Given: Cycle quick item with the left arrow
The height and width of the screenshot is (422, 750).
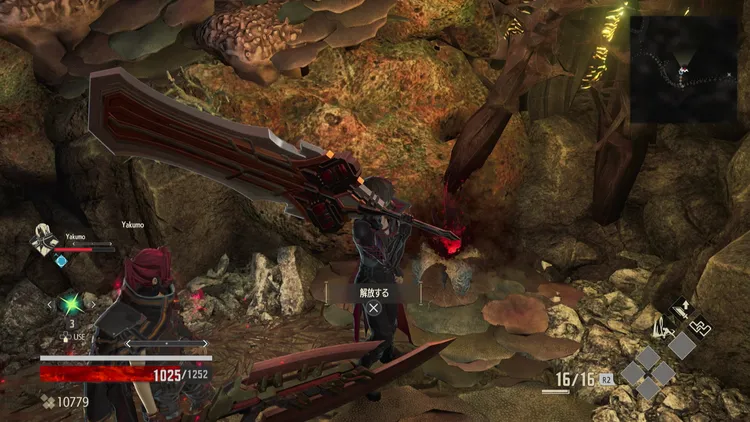Looking at the screenshot, I should (x=51, y=303).
